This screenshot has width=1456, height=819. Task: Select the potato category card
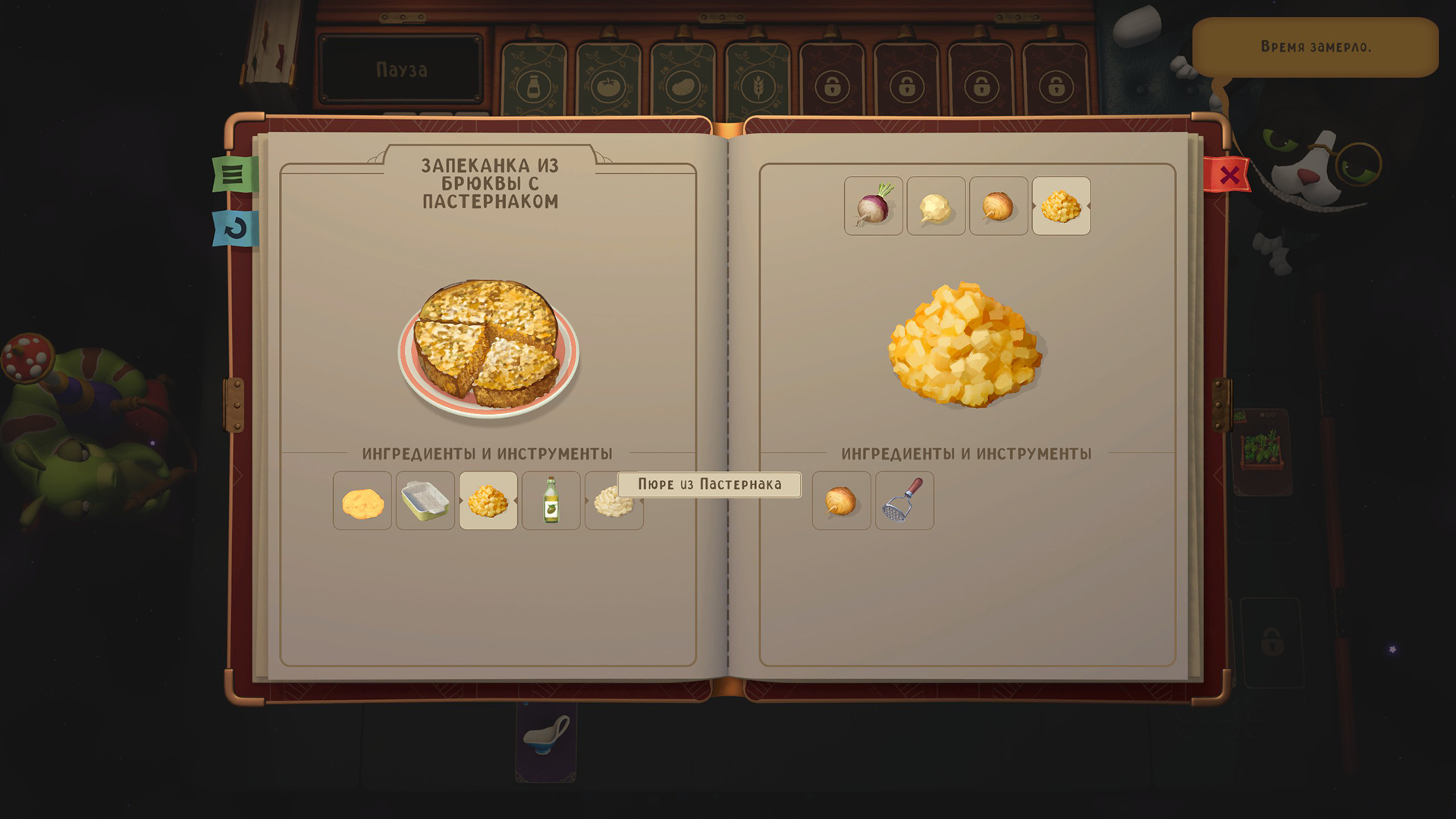(x=683, y=83)
